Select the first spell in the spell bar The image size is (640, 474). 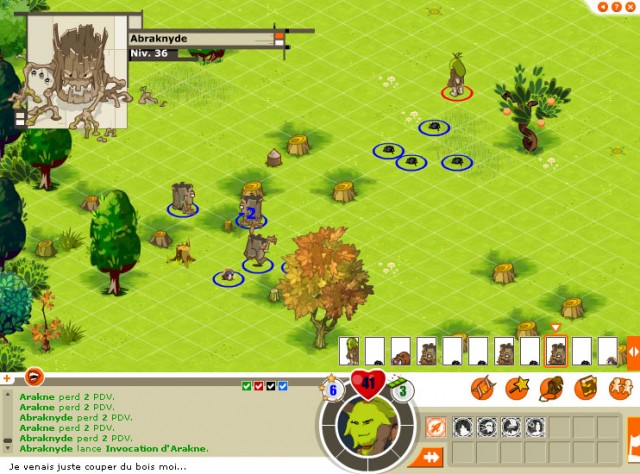tap(463, 427)
